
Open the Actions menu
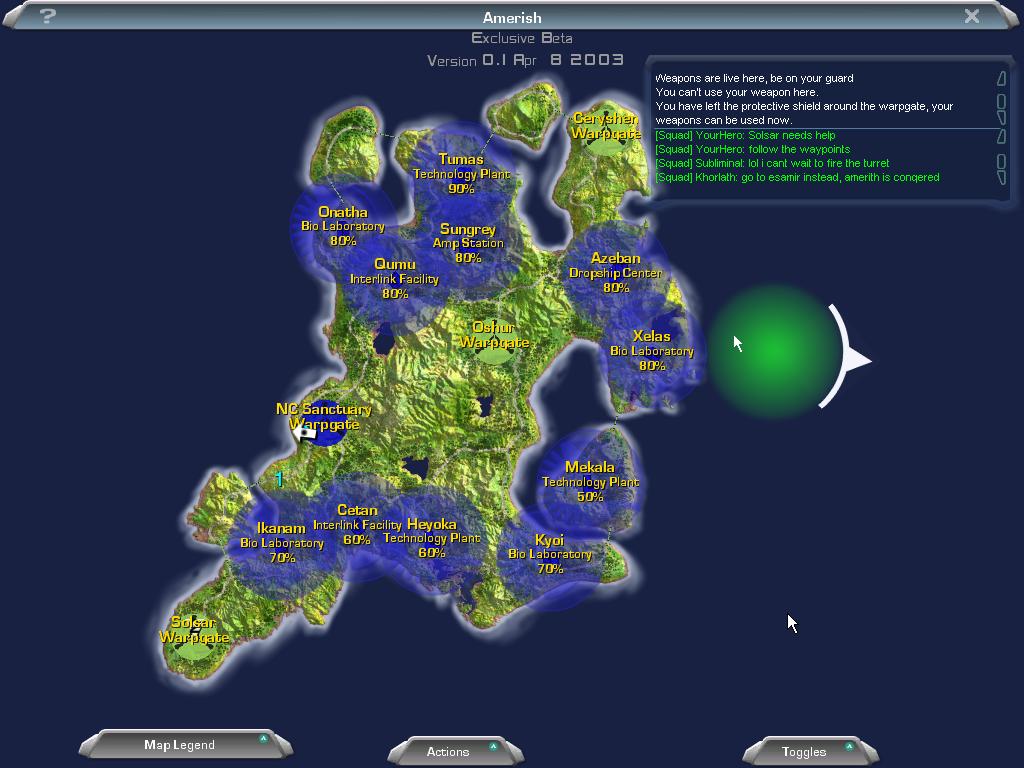tap(448, 751)
